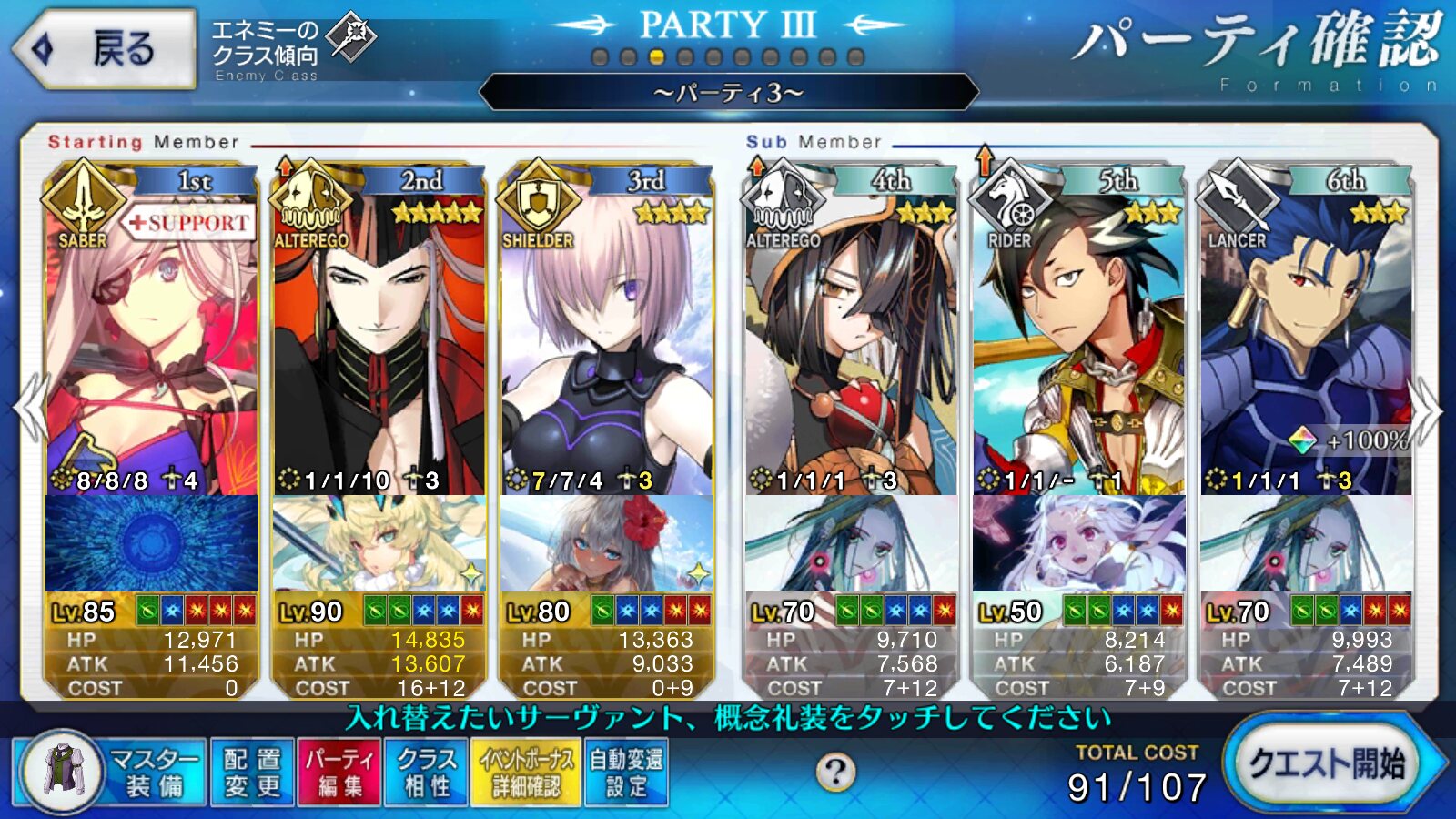Open the enemy class tendency icon
The height and width of the screenshot is (819, 1456).
(x=351, y=36)
